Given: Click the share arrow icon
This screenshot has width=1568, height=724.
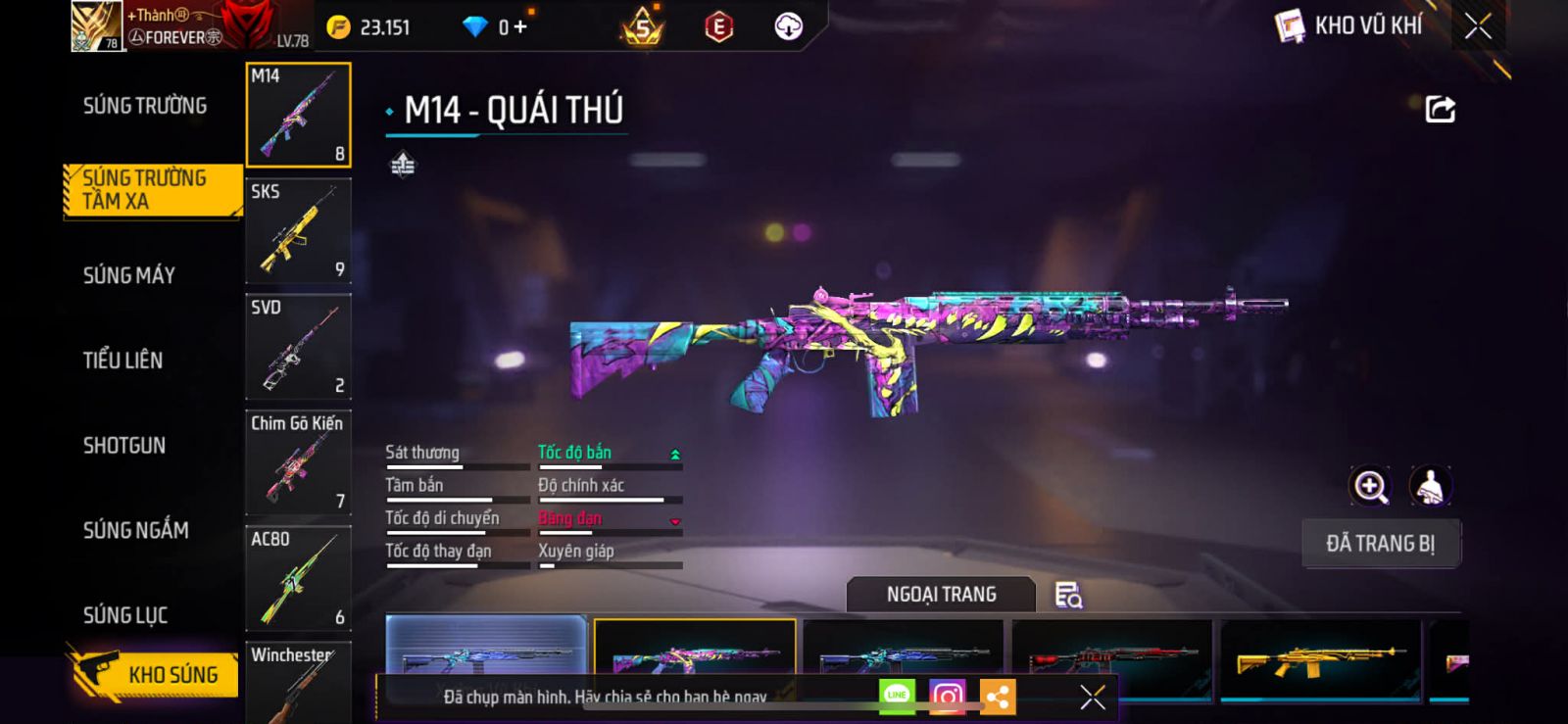Looking at the screenshot, I should click(x=1440, y=109).
